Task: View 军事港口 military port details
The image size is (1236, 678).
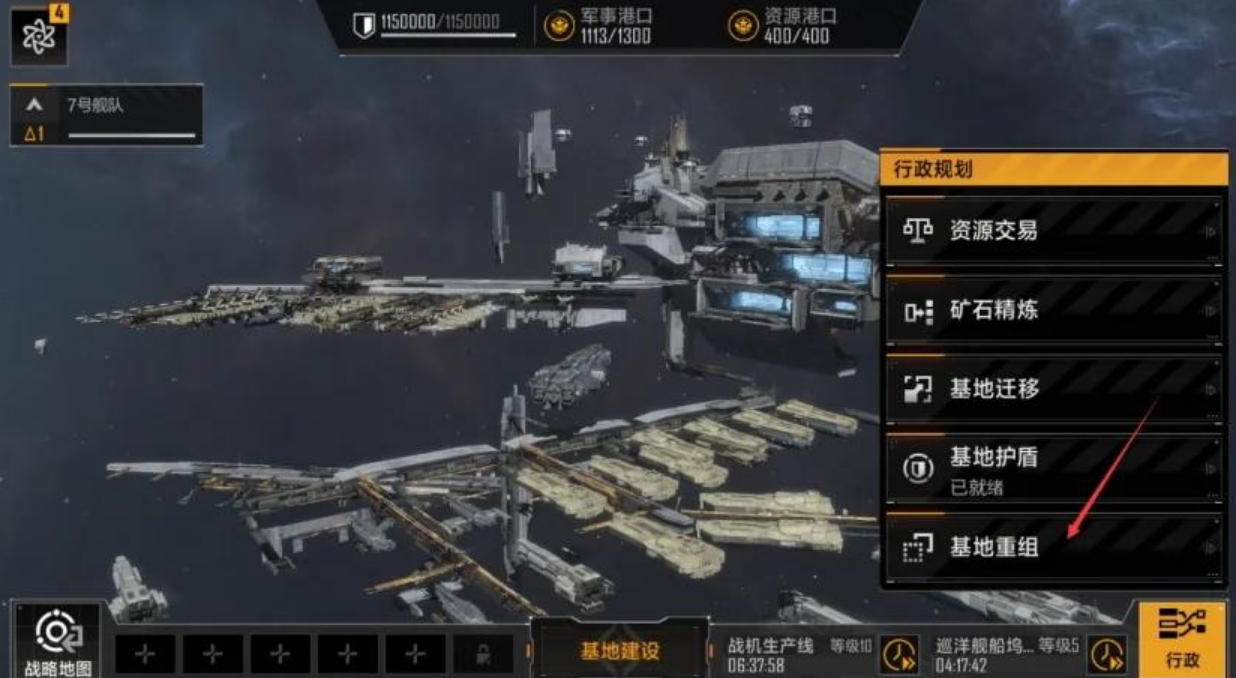Action: click(x=600, y=25)
